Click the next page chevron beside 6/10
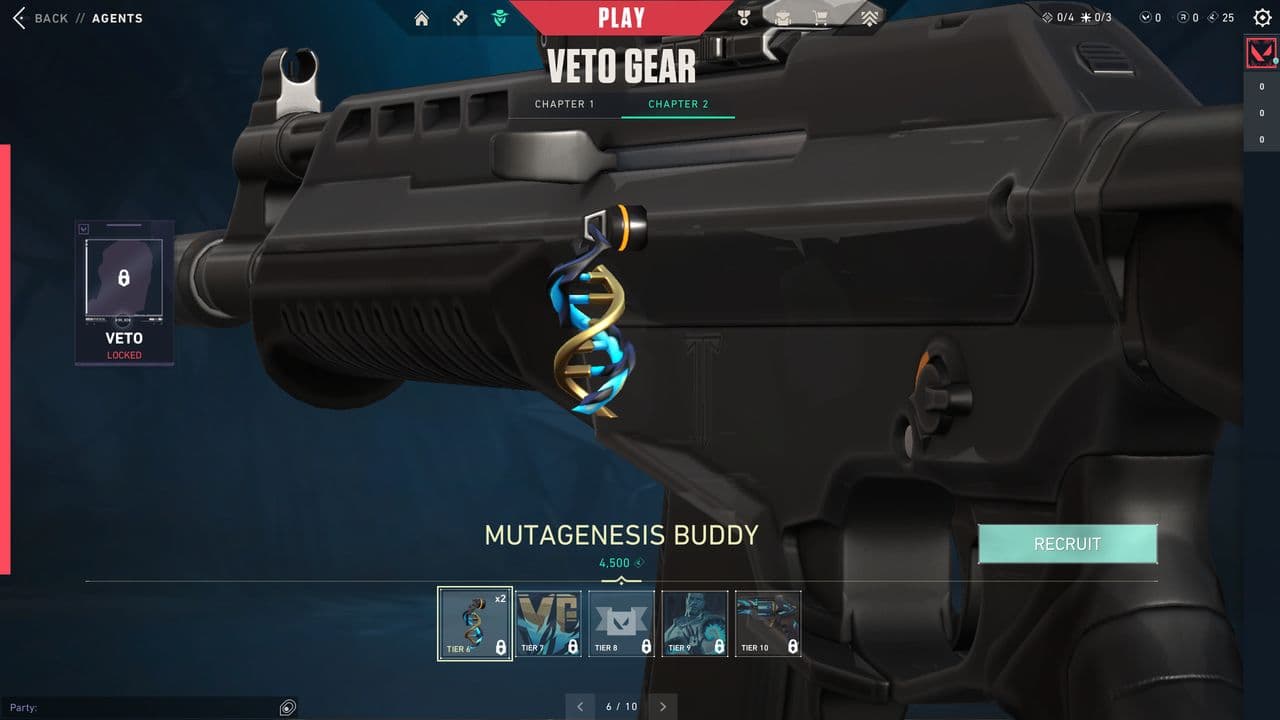 [662, 706]
